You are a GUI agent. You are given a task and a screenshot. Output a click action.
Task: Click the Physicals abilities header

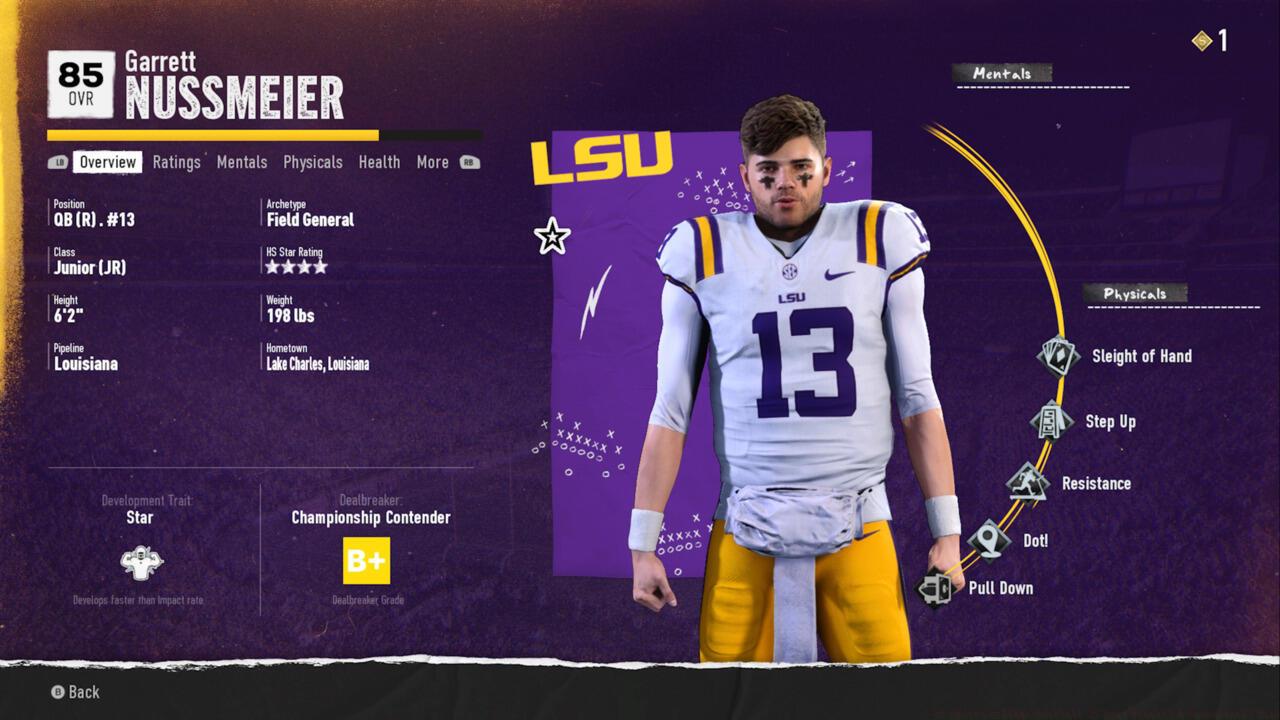pyautogui.click(x=1135, y=294)
